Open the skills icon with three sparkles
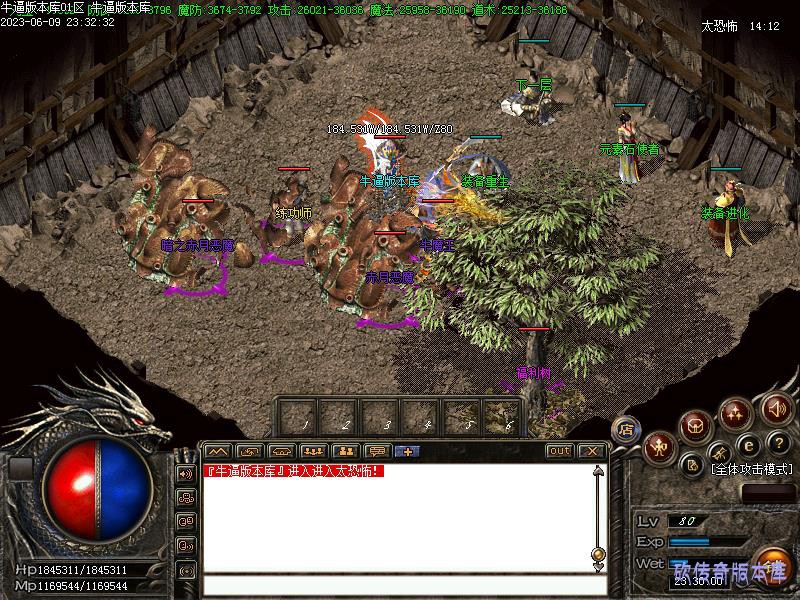800x600 pixels. [735, 413]
